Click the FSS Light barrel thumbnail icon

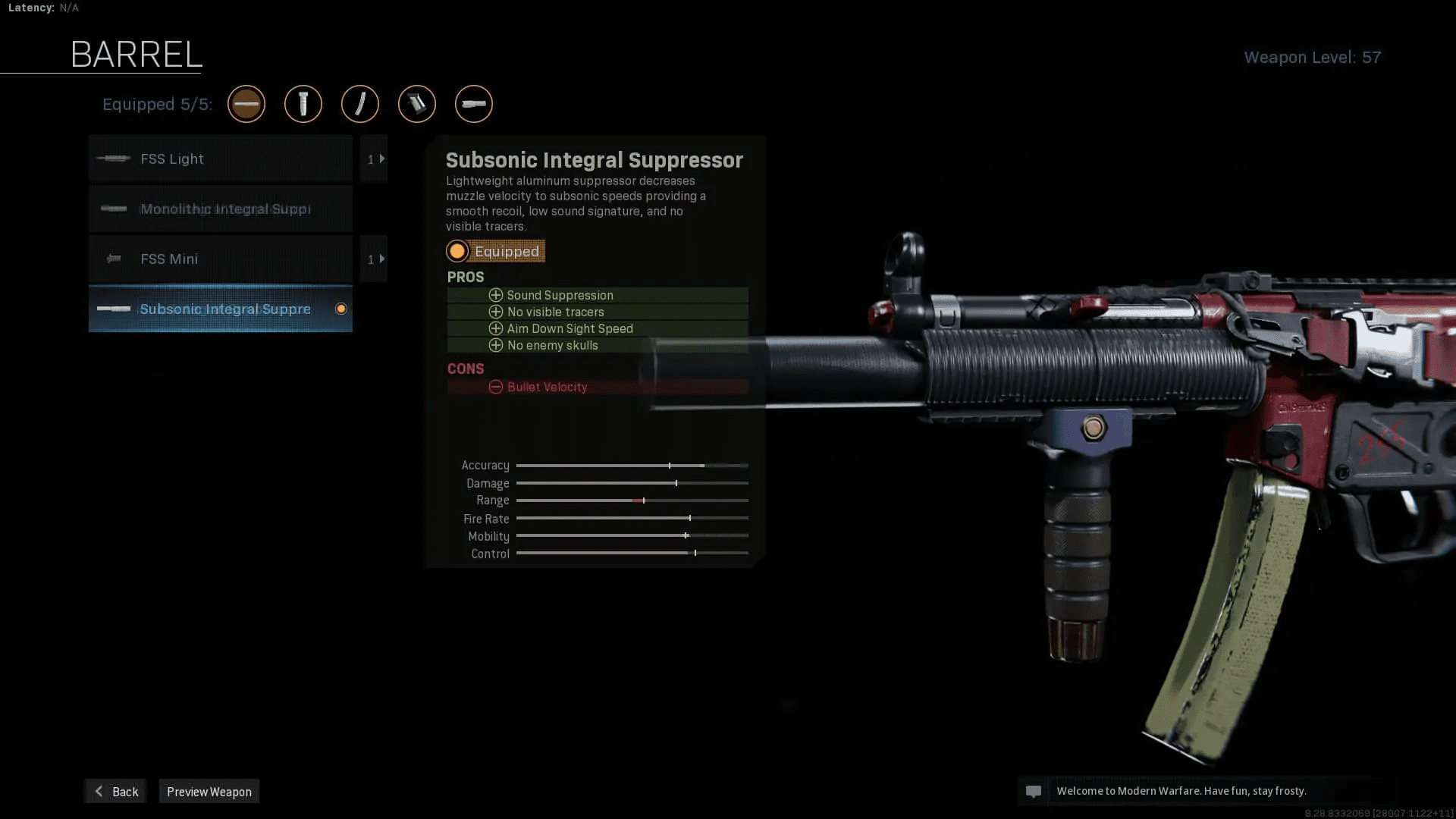click(x=115, y=159)
